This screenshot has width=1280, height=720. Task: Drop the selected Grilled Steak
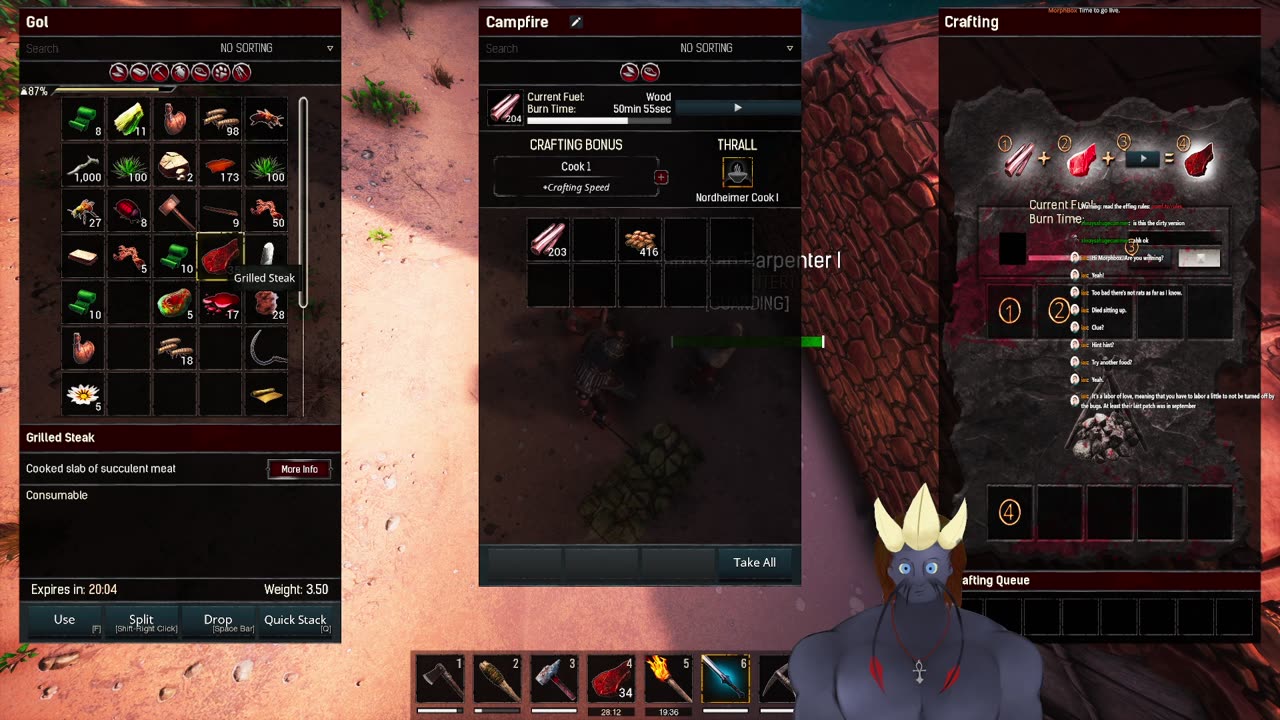(218, 620)
